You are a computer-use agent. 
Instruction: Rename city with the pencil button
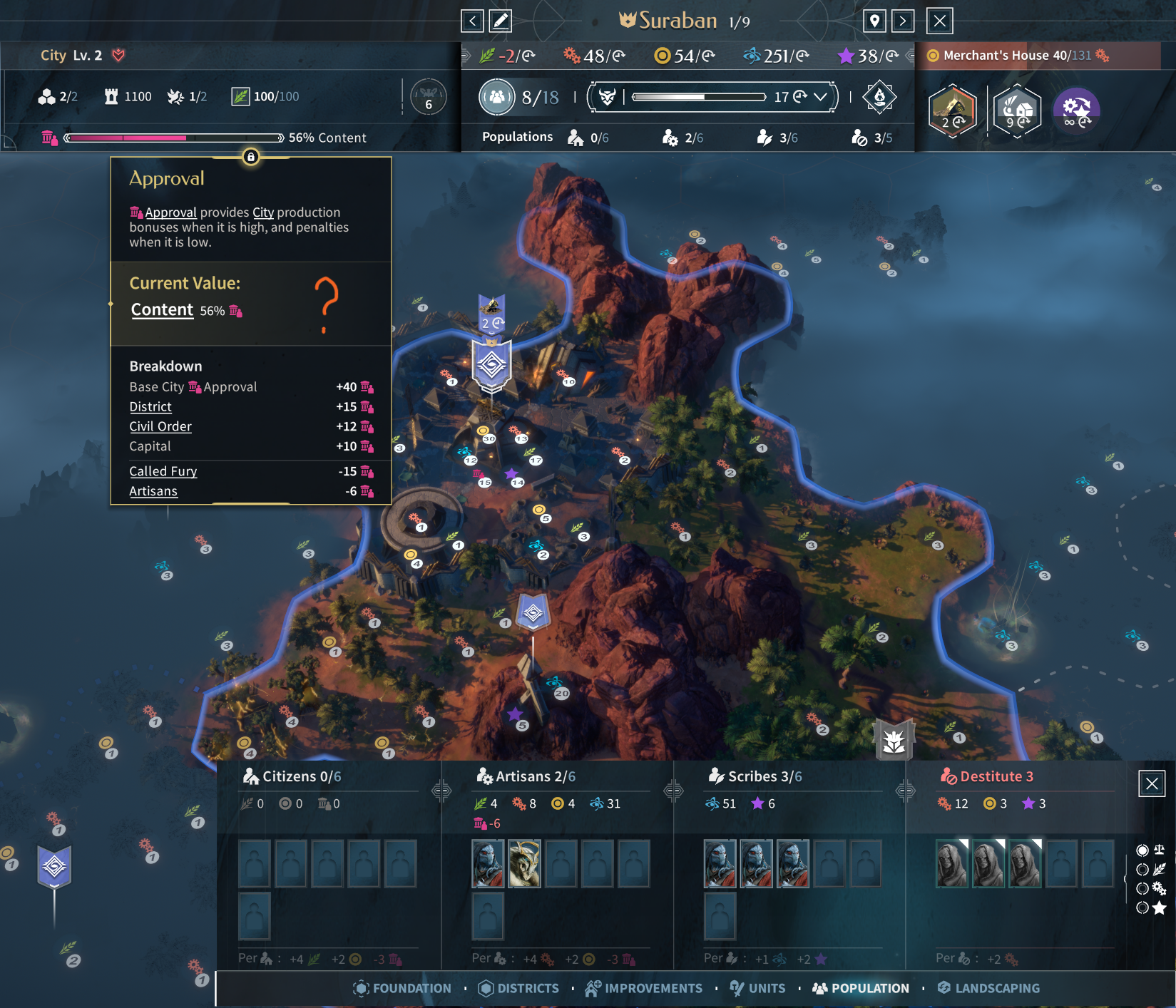501,21
